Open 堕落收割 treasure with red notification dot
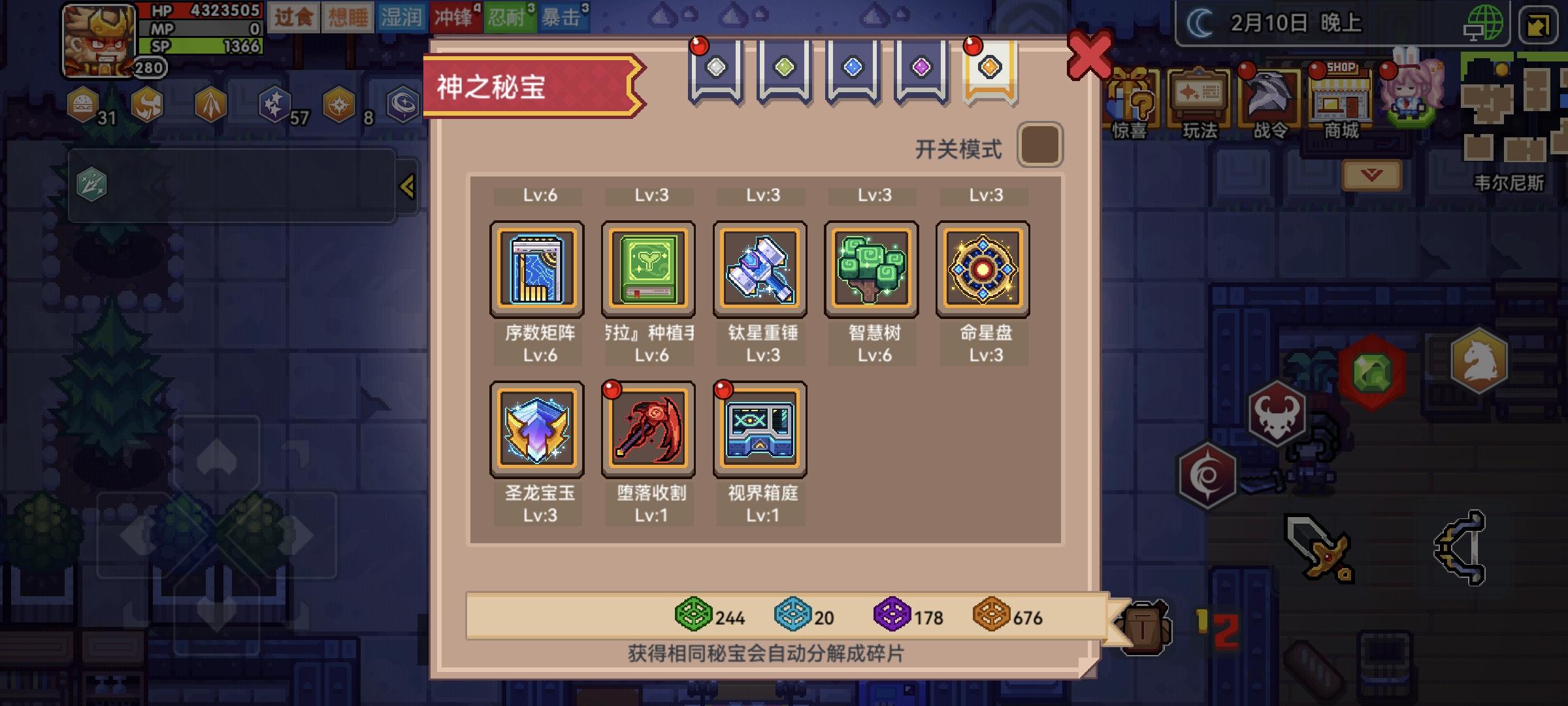This screenshot has width=1568, height=706. 649,429
